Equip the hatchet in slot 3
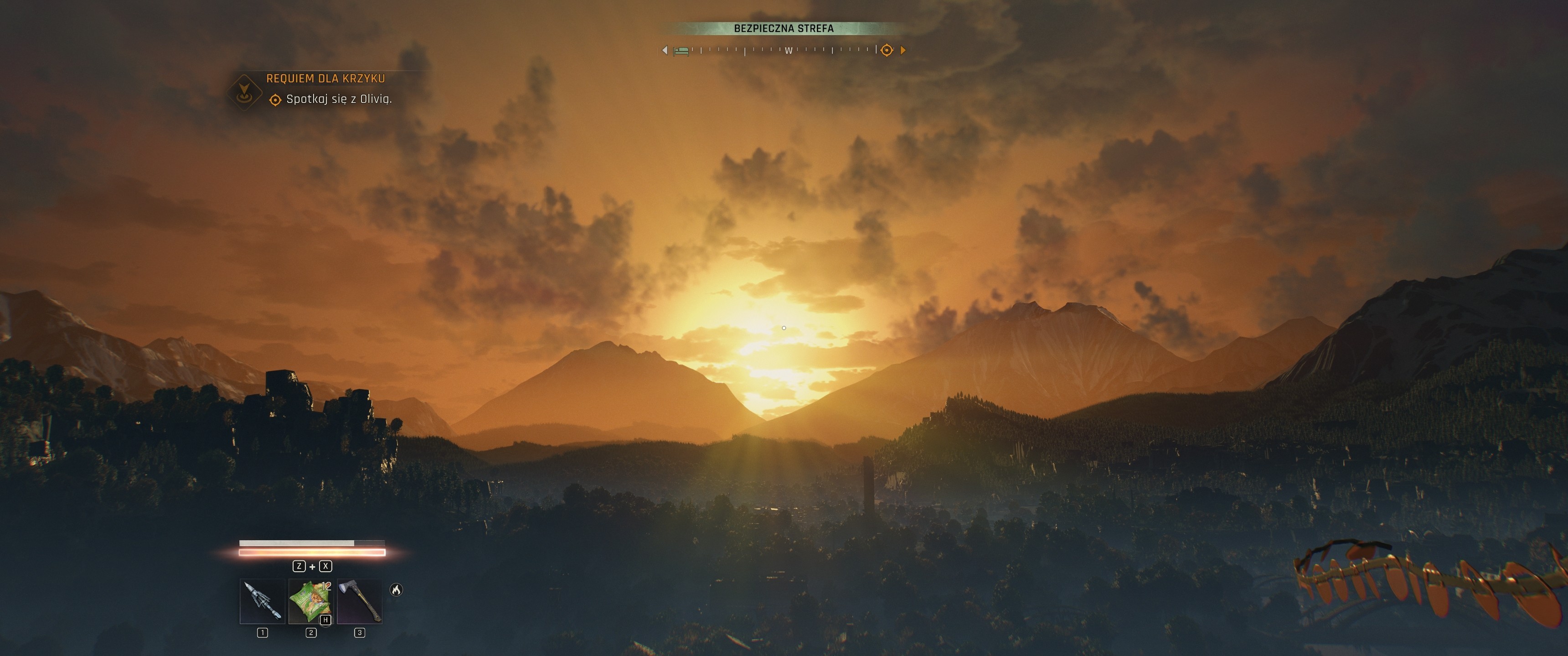The image size is (1568, 656). pyautogui.click(x=359, y=601)
